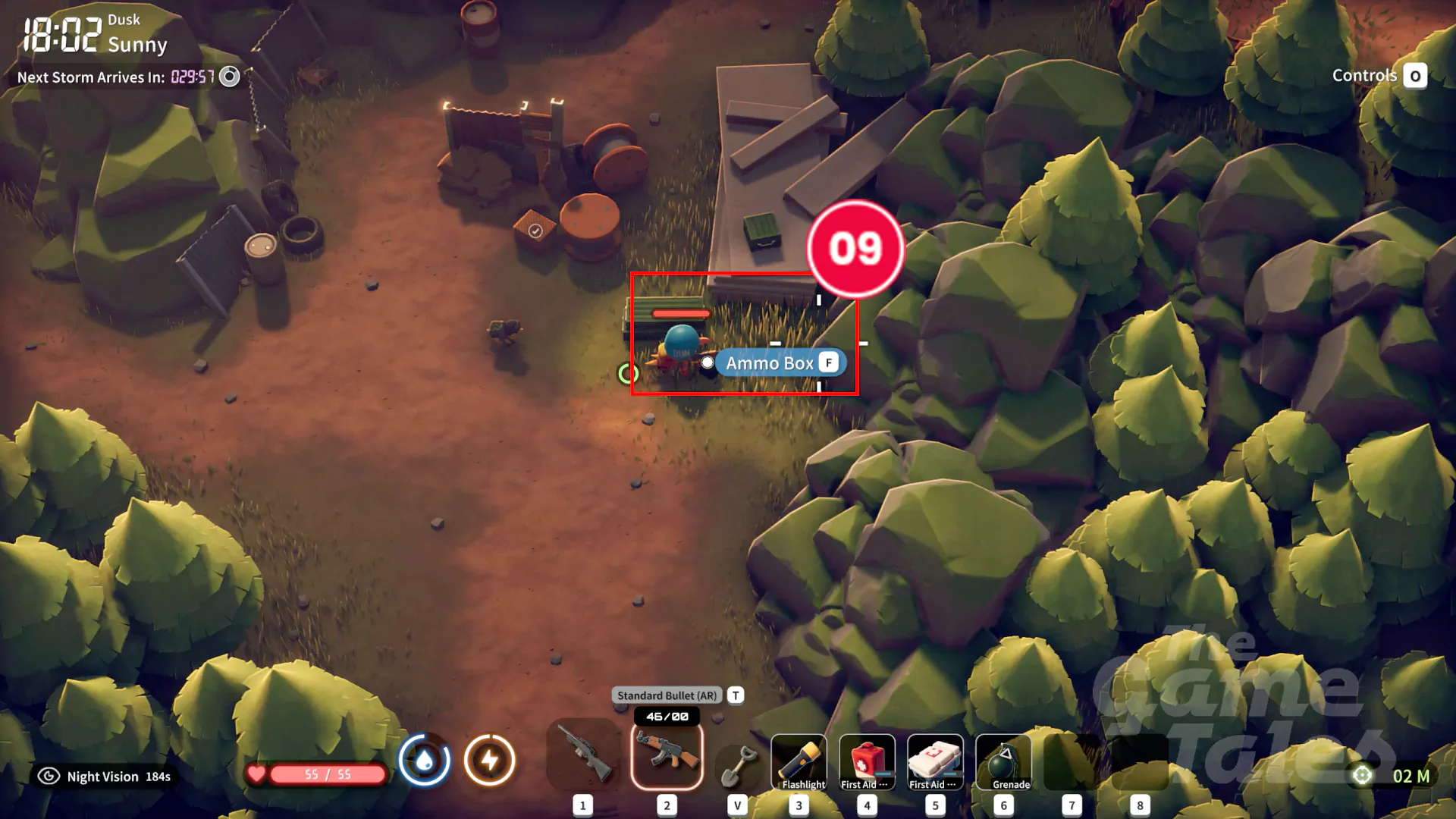This screenshot has width=1456, height=819.
Task: Use the red First Aid kit
Action: tap(867, 761)
